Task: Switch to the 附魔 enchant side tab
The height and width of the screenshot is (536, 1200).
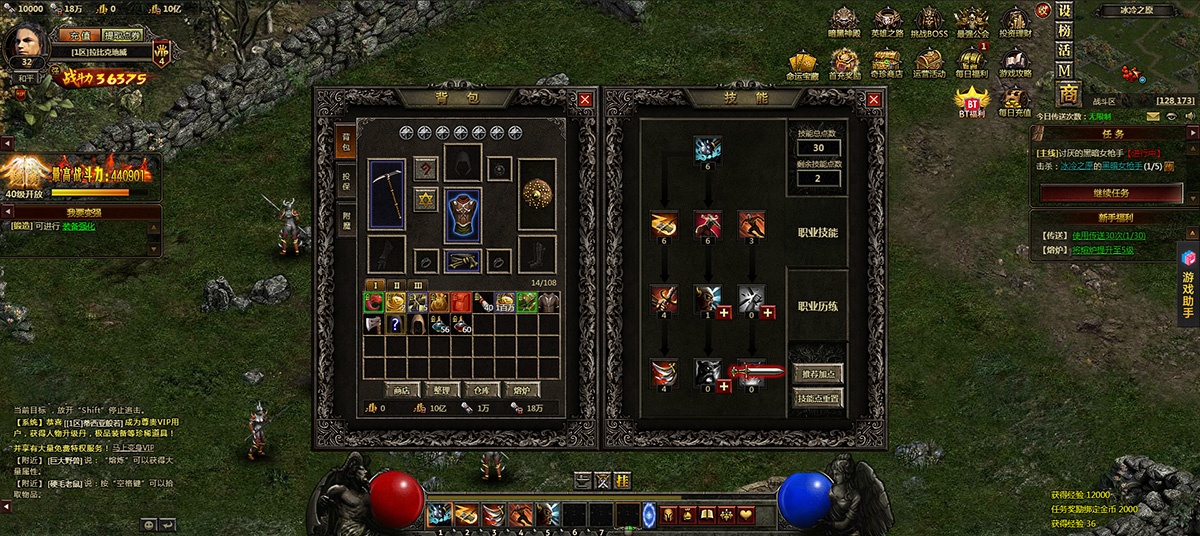Action: coord(347,221)
